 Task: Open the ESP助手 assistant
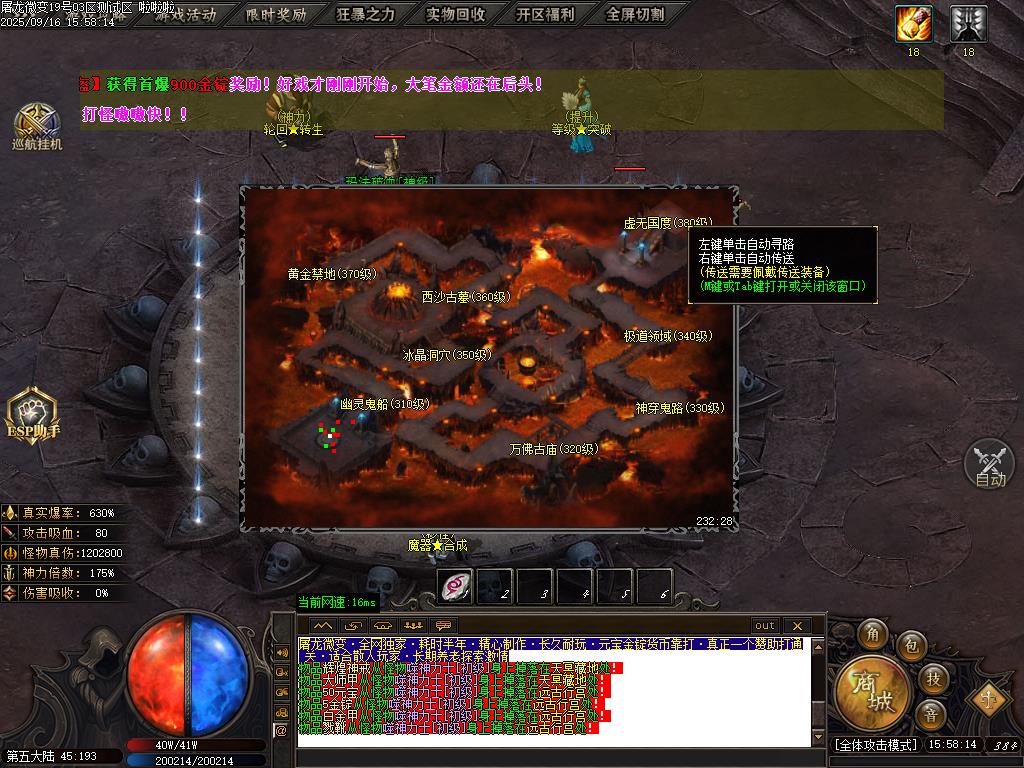33,415
